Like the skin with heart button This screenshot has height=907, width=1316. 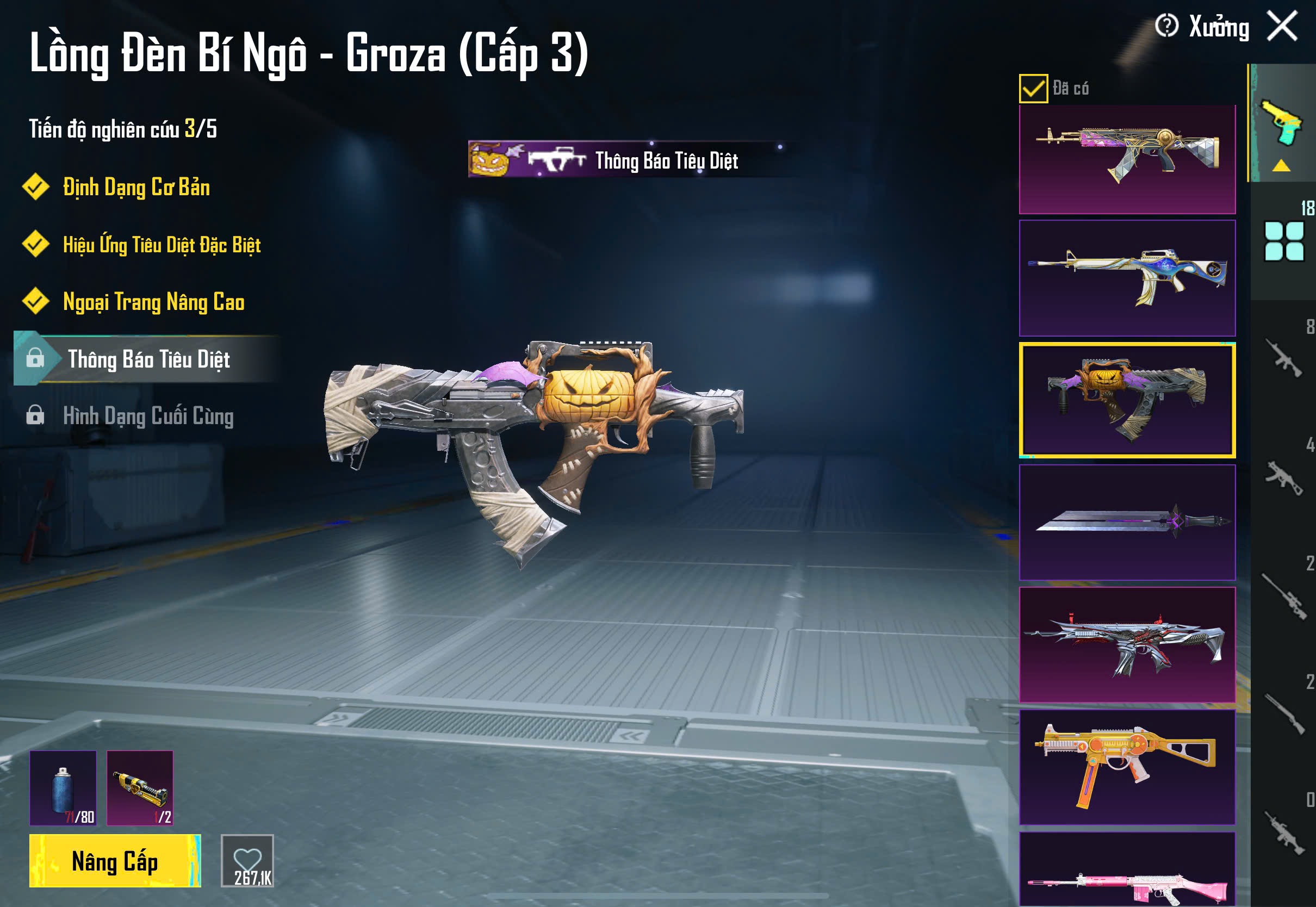coord(247,860)
